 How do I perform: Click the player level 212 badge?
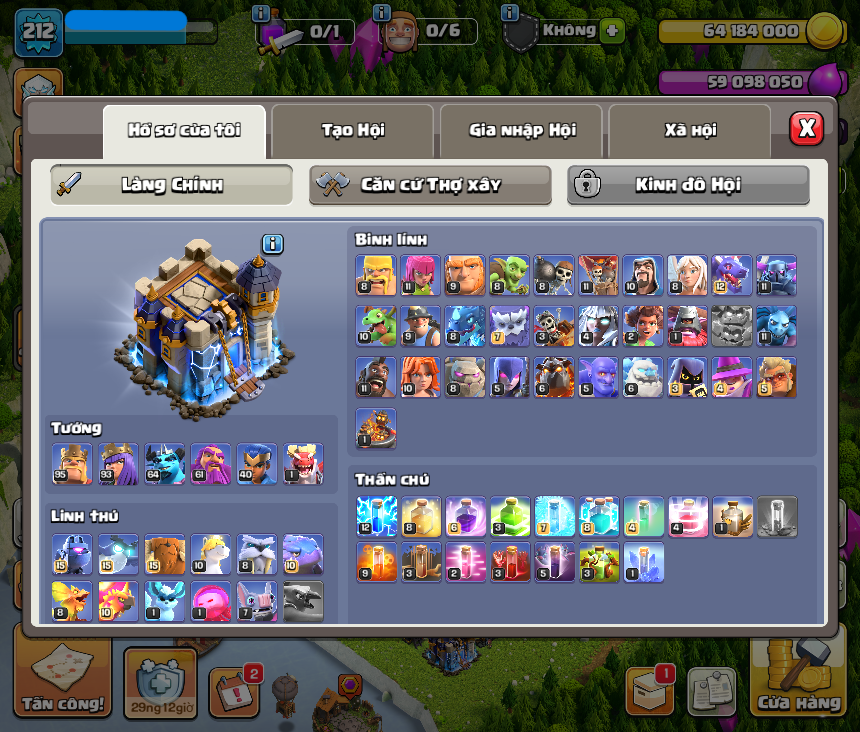coord(38,32)
